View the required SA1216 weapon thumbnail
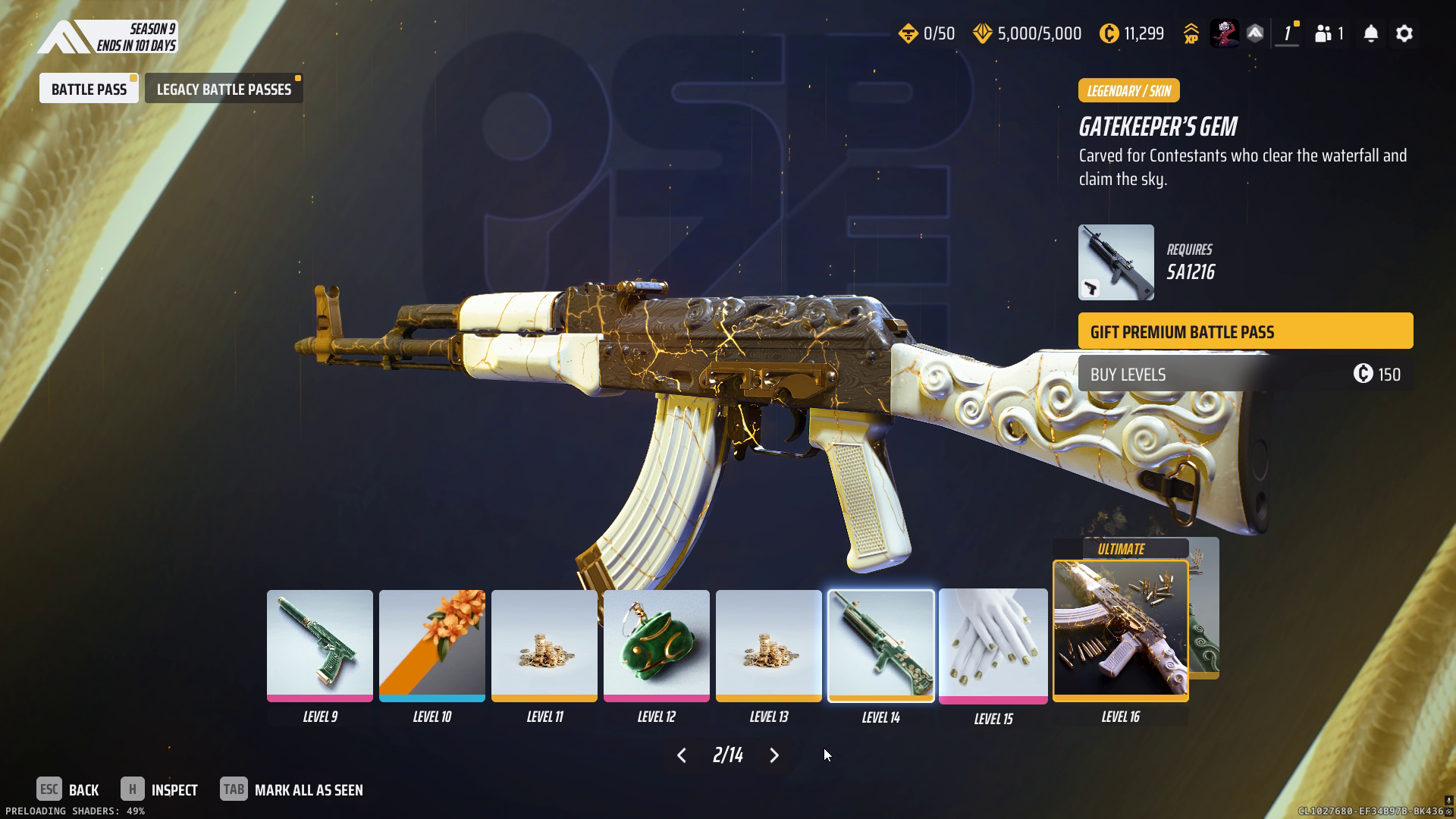Viewport: 1456px width, 819px height. click(1116, 262)
